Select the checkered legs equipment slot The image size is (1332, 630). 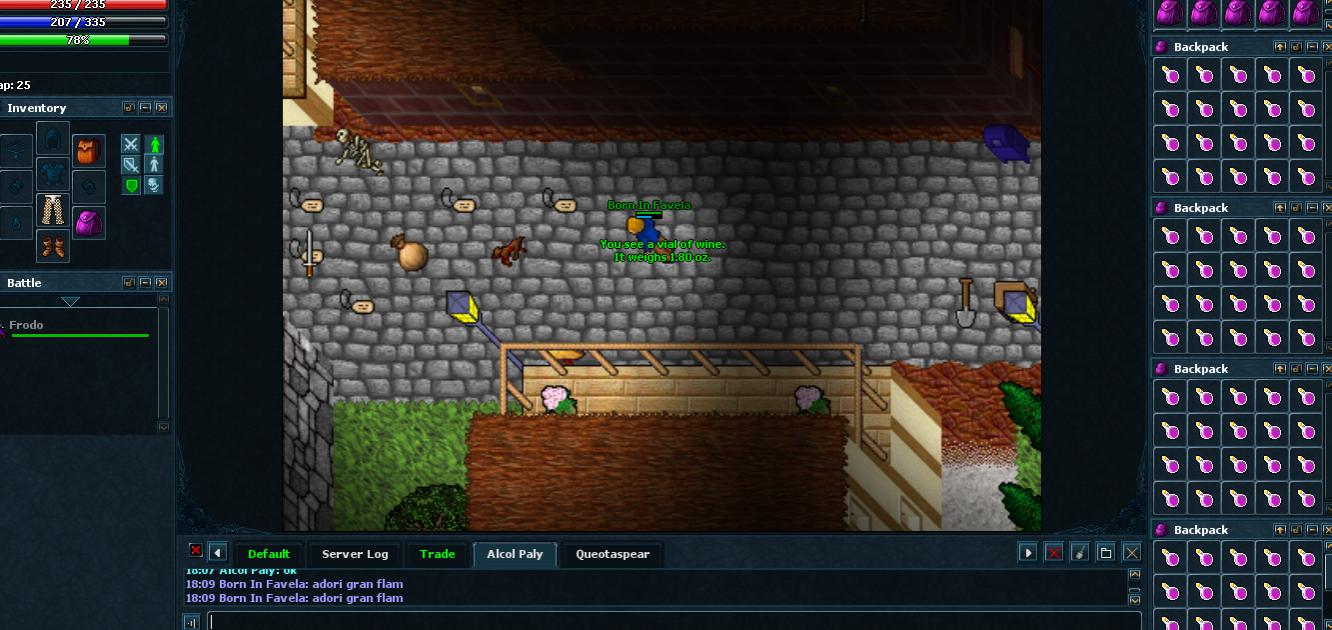(53, 210)
